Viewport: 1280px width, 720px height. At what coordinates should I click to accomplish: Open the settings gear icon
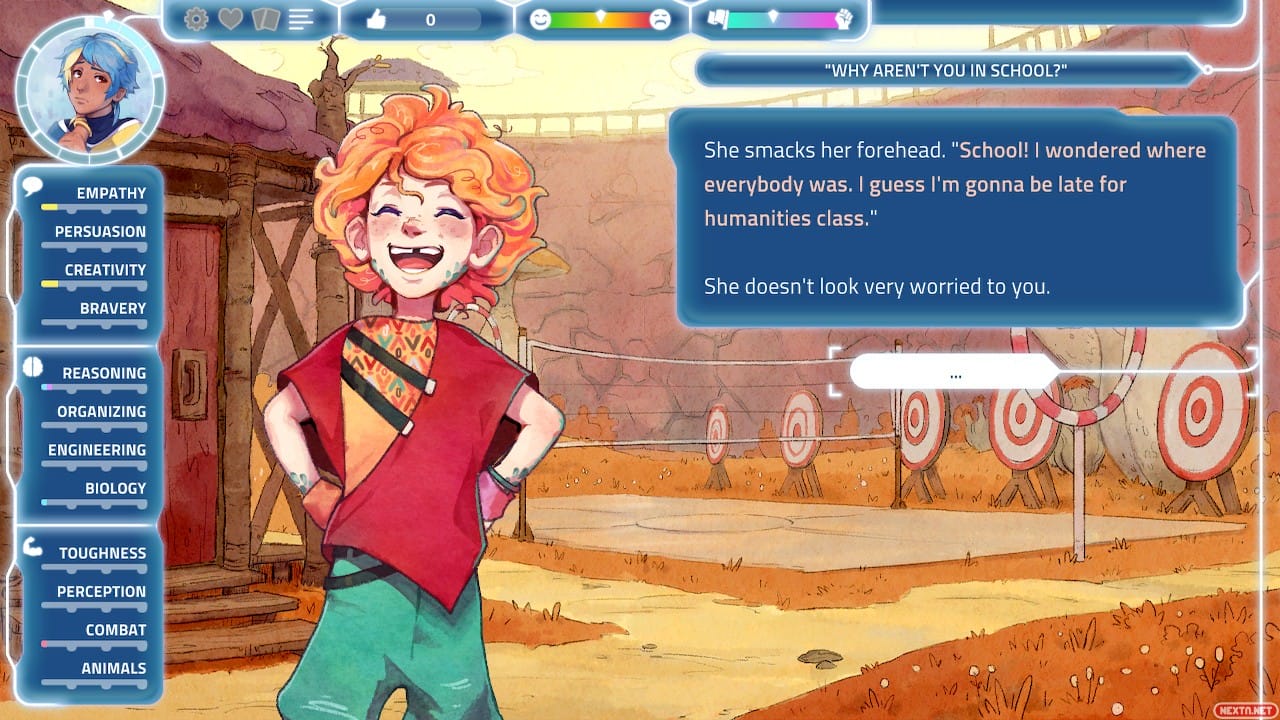coord(196,19)
